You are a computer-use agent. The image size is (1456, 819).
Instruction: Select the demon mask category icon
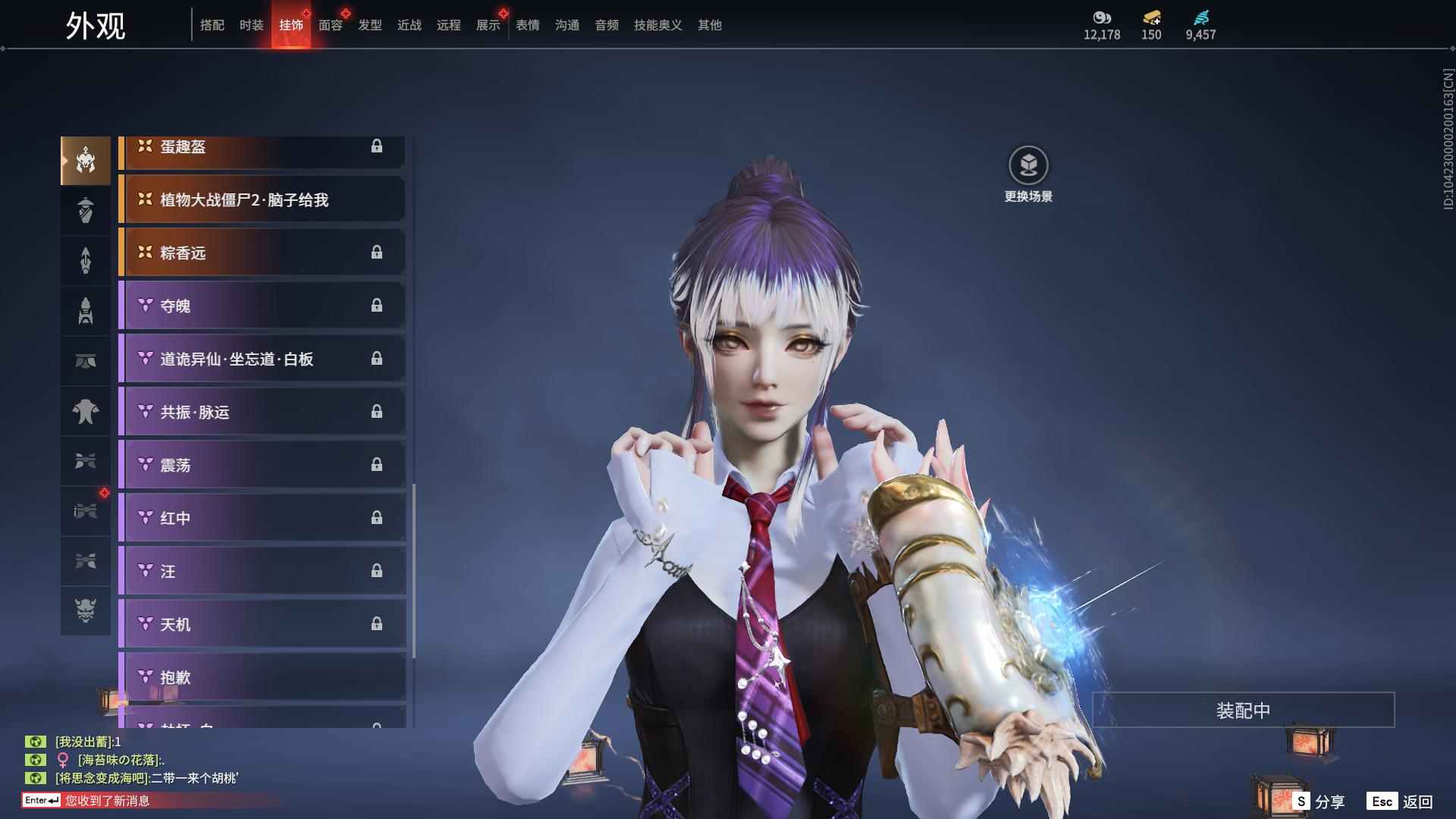point(86,610)
